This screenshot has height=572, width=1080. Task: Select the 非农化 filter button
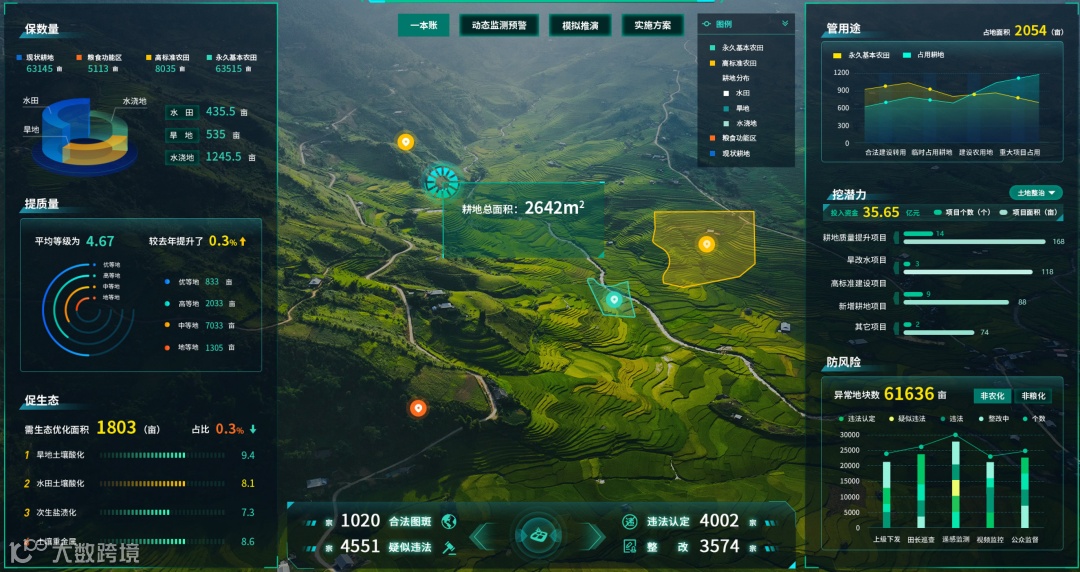point(992,395)
